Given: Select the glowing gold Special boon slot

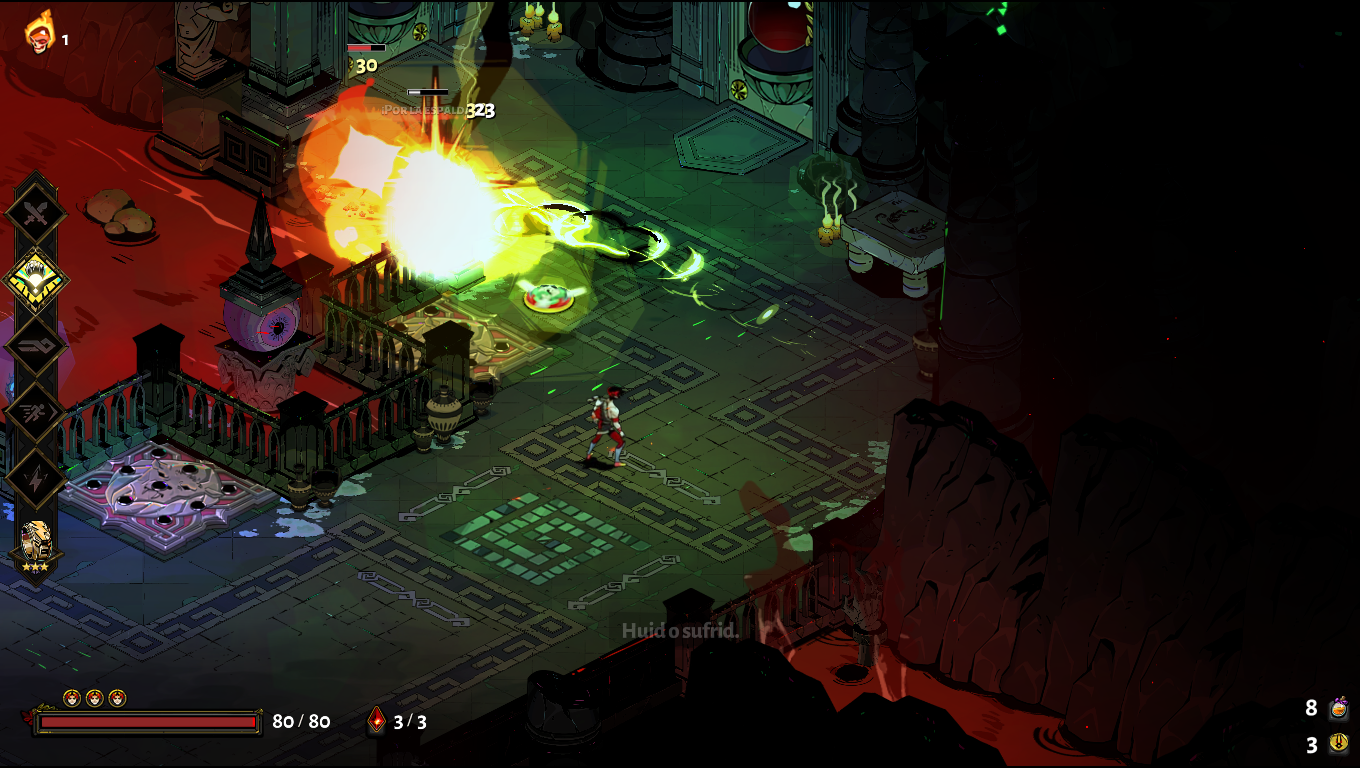Looking at the screenshot, I should click(x=36, y=279).
